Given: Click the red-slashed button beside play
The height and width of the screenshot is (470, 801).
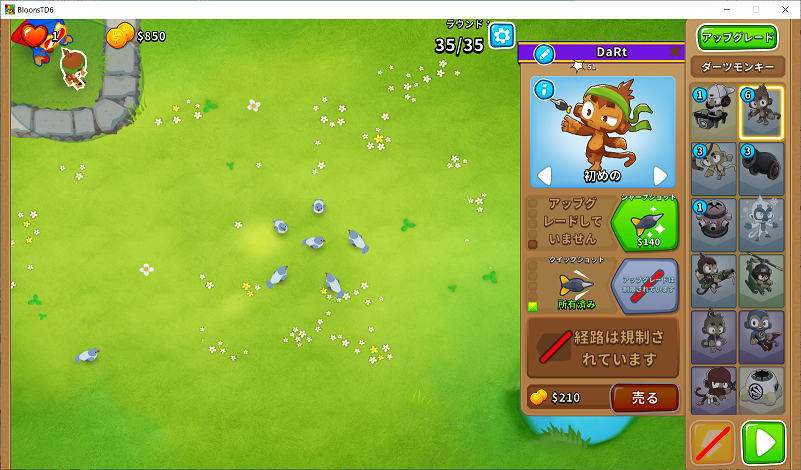Looking at the screenshot, I should click(x=714, y=442).
